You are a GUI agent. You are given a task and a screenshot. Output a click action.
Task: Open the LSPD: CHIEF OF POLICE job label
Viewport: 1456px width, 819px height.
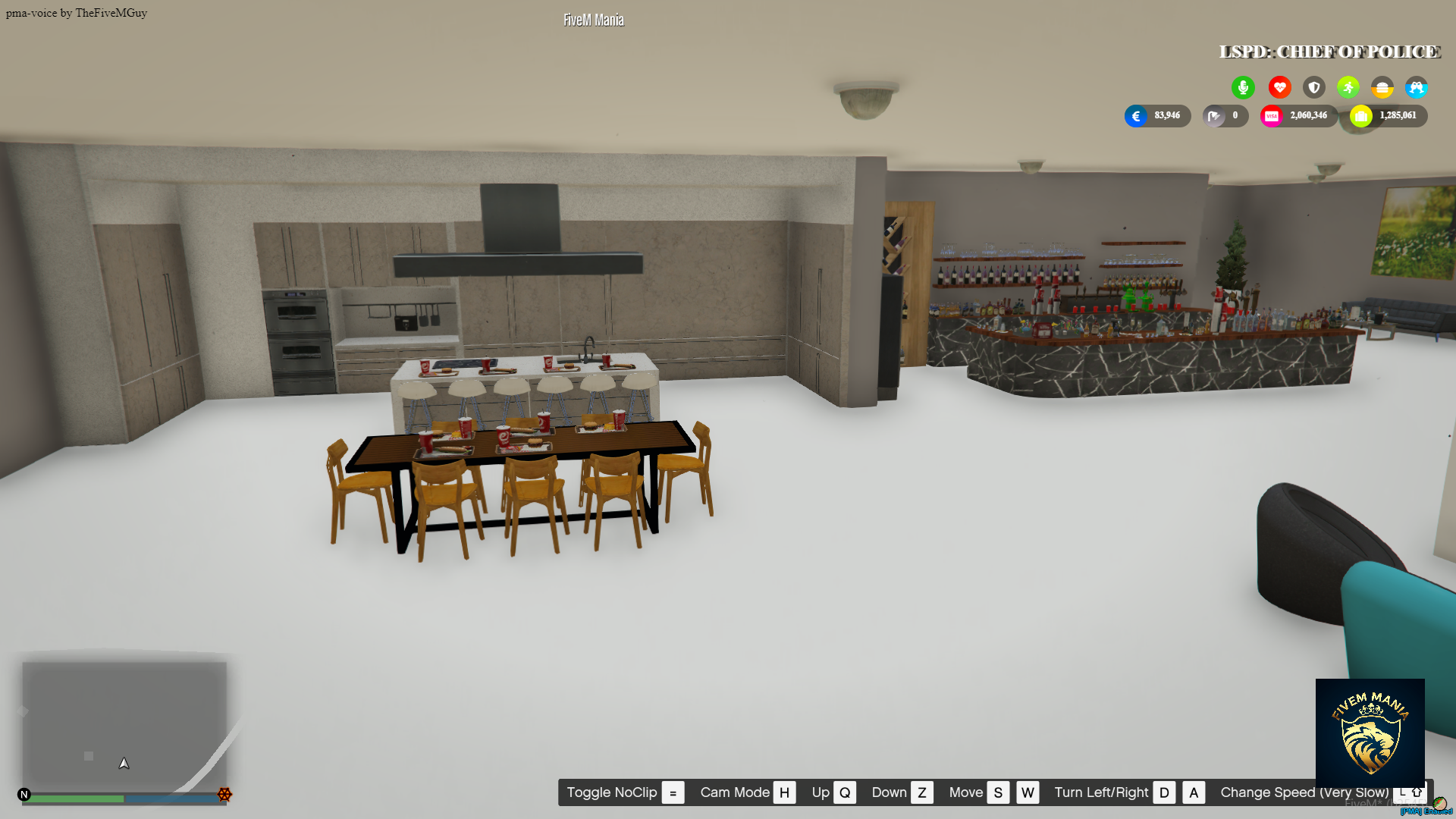[x=1329, y=52]
